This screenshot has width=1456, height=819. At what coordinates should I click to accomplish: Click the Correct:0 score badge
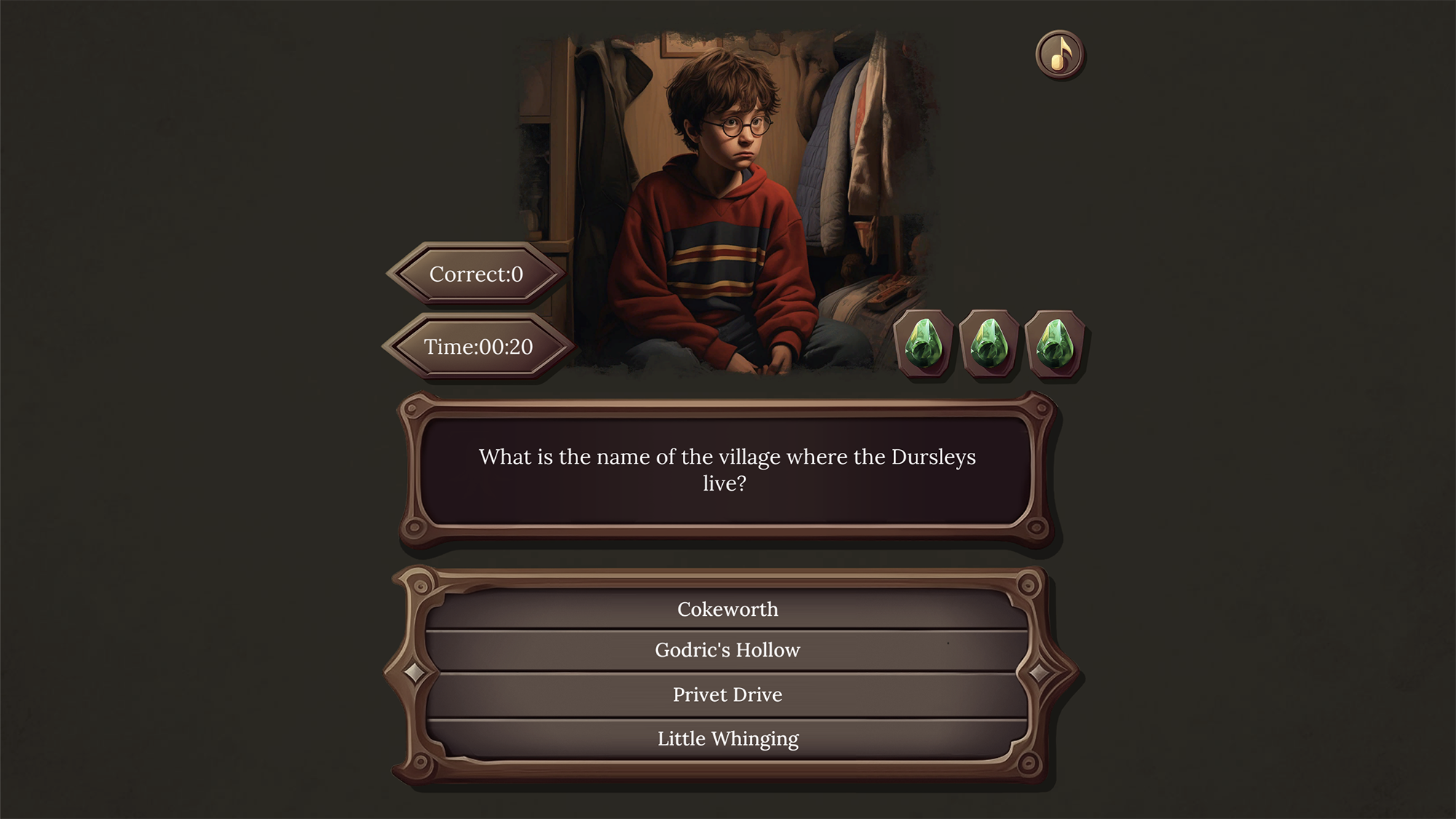pyautogui.click(x=477, y=274)
